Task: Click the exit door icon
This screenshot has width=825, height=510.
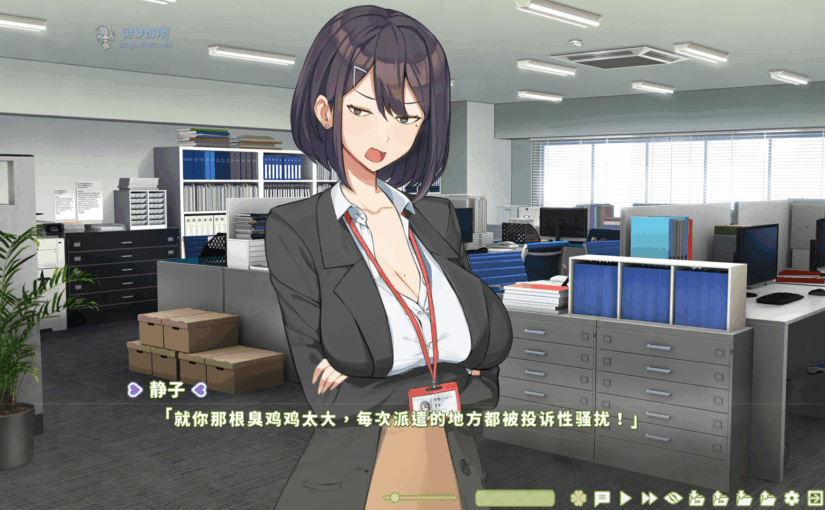Action: pos(815,497)
